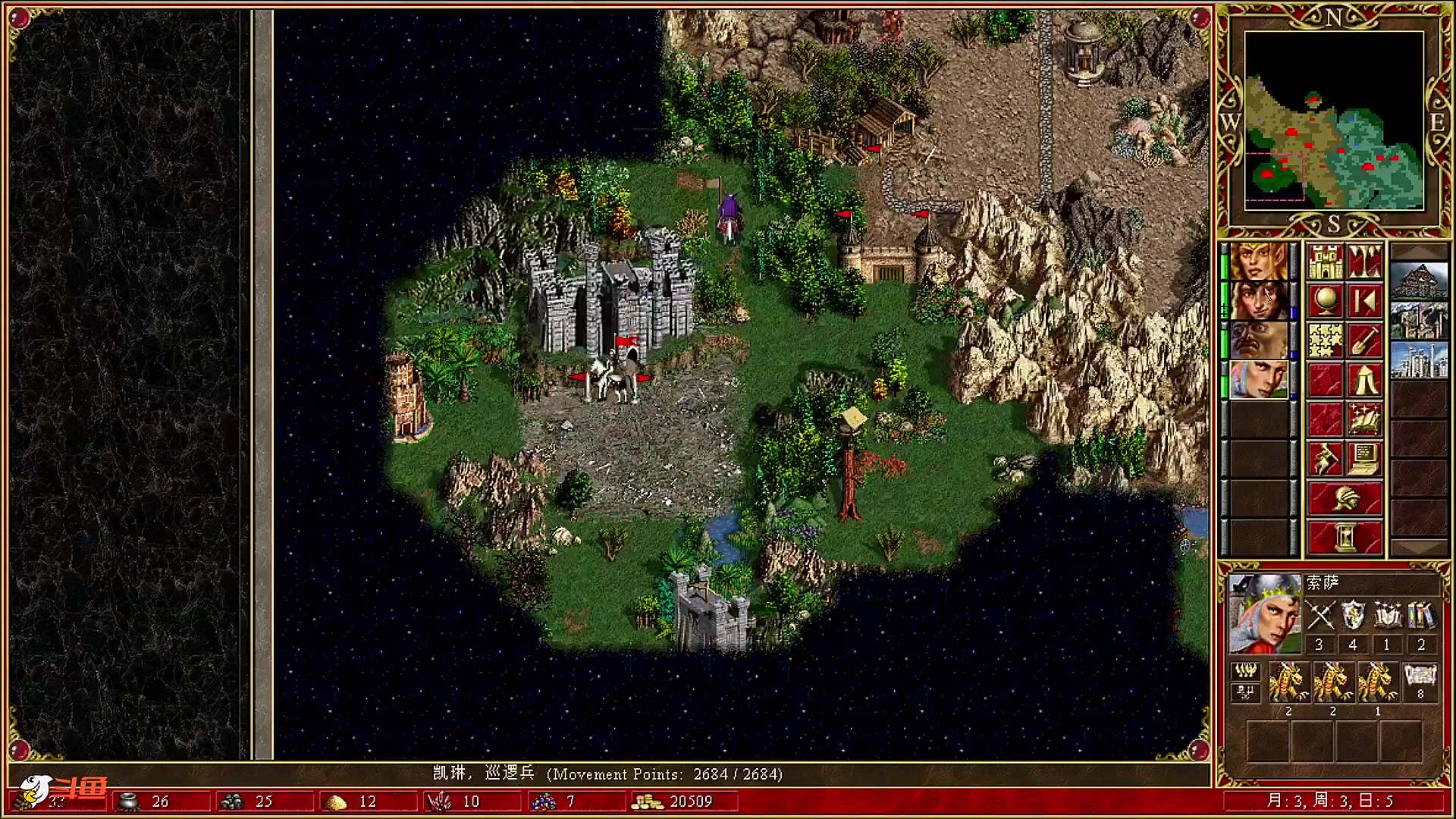The image size is (1456, 819).
Task: Open system options computer button
Action: tap(1364, 459)
